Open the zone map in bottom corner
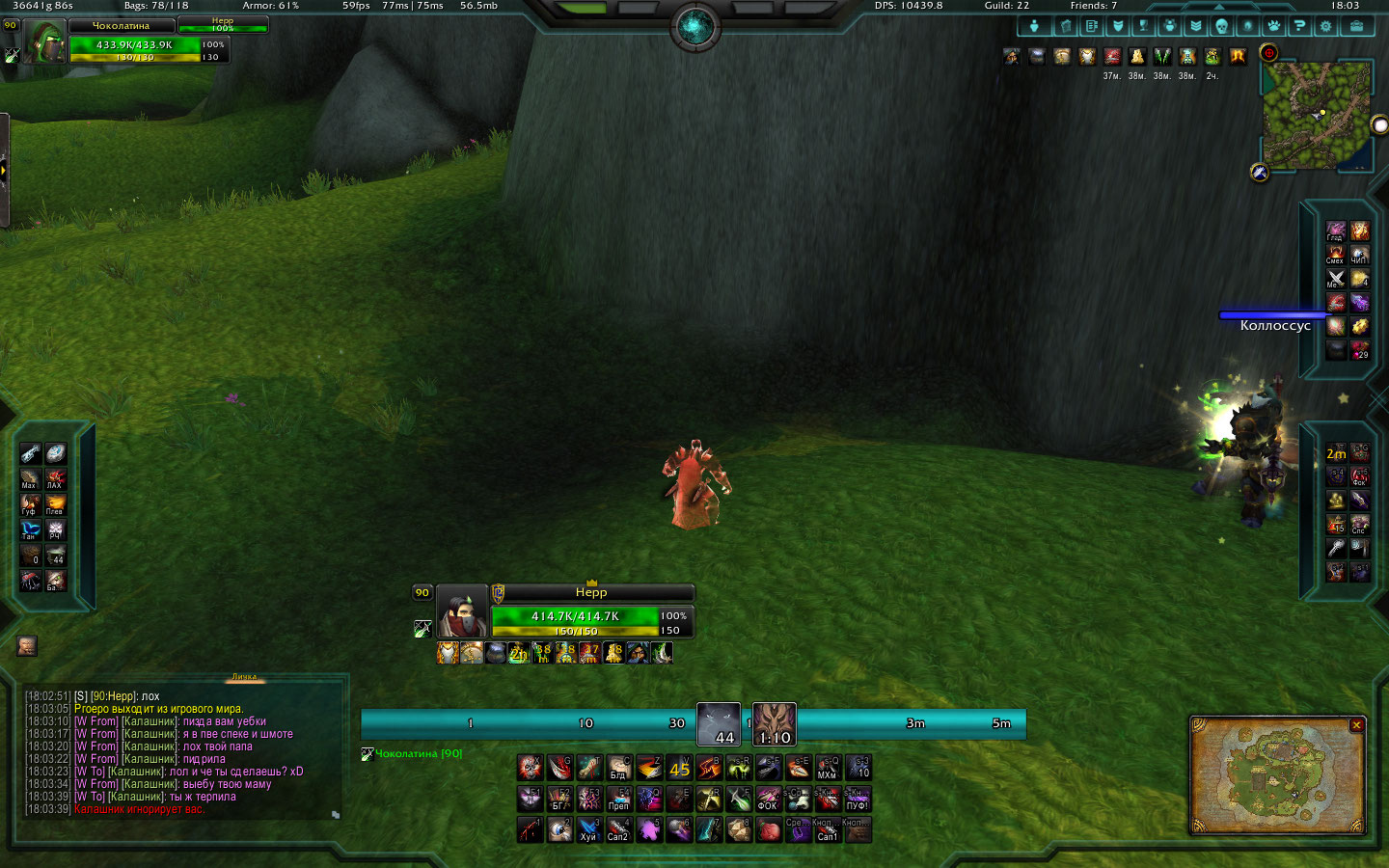The image size is (1389, 868). (1276, 777)
